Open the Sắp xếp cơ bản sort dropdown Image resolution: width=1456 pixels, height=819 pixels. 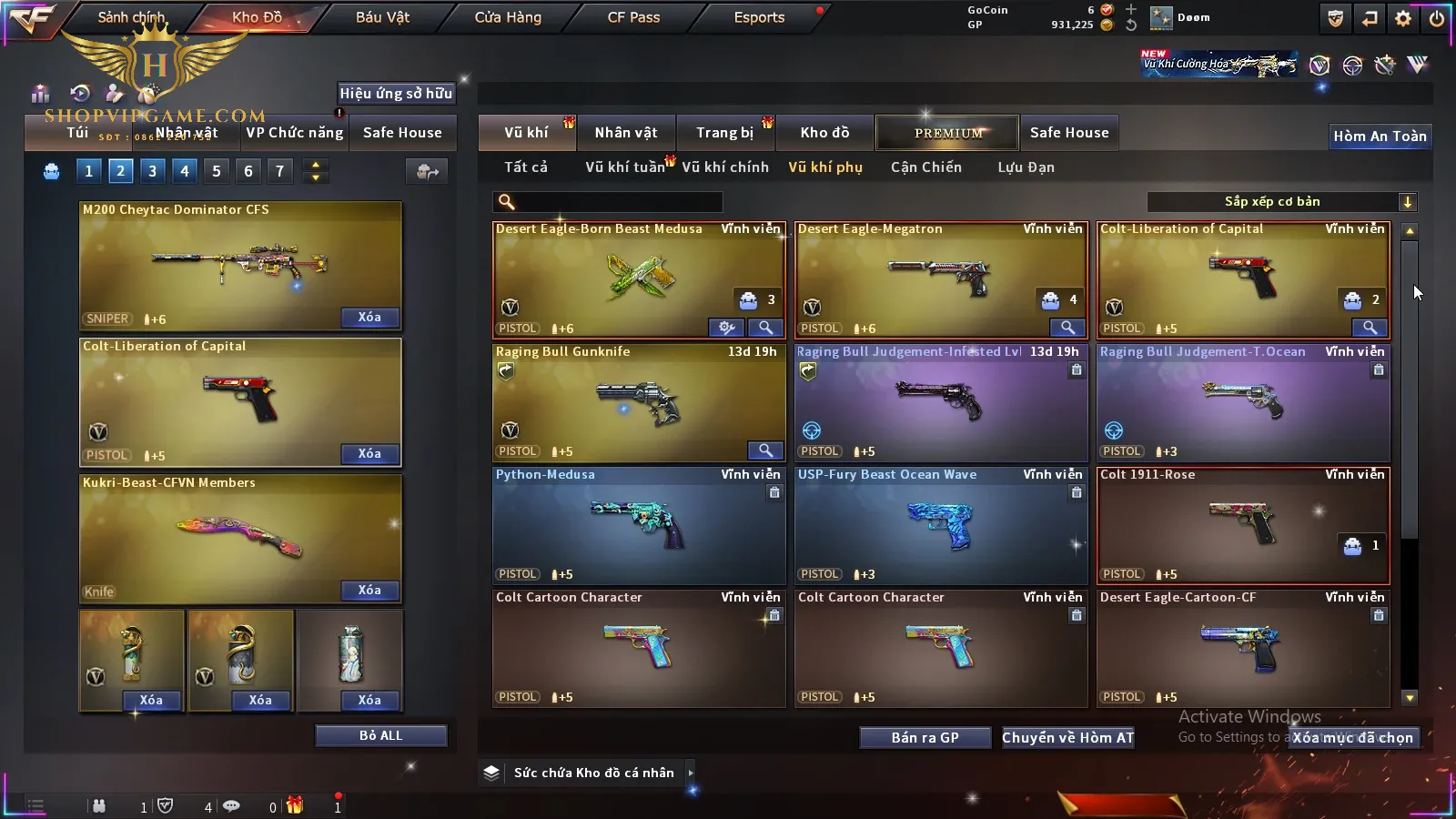[x=1281, y=202]
